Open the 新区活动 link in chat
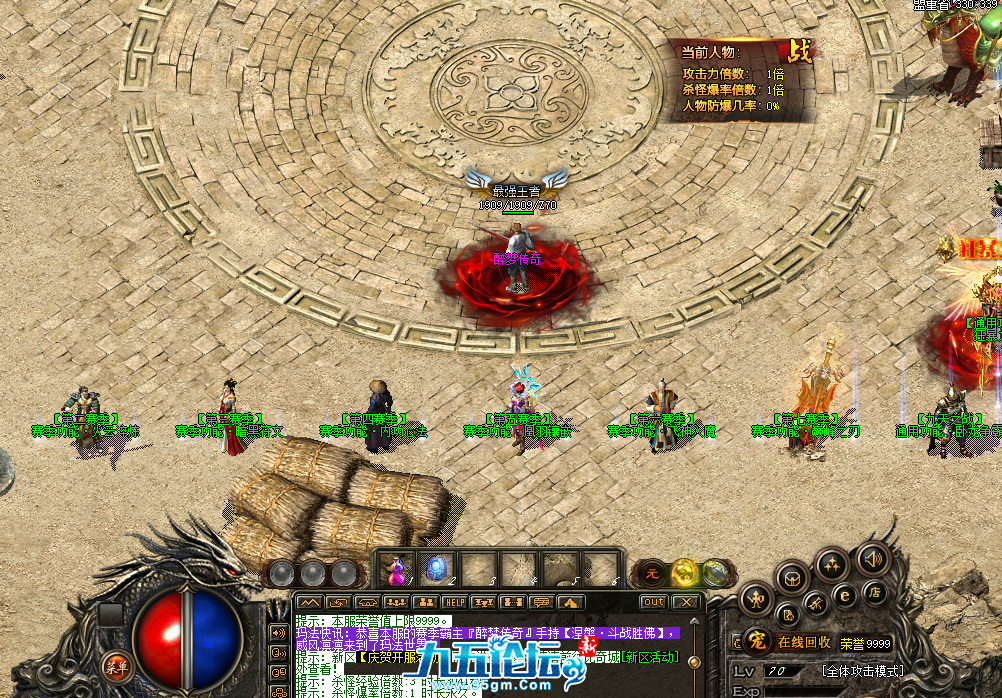This screenshot has width=1002, height=698. [x=649, y=657]
